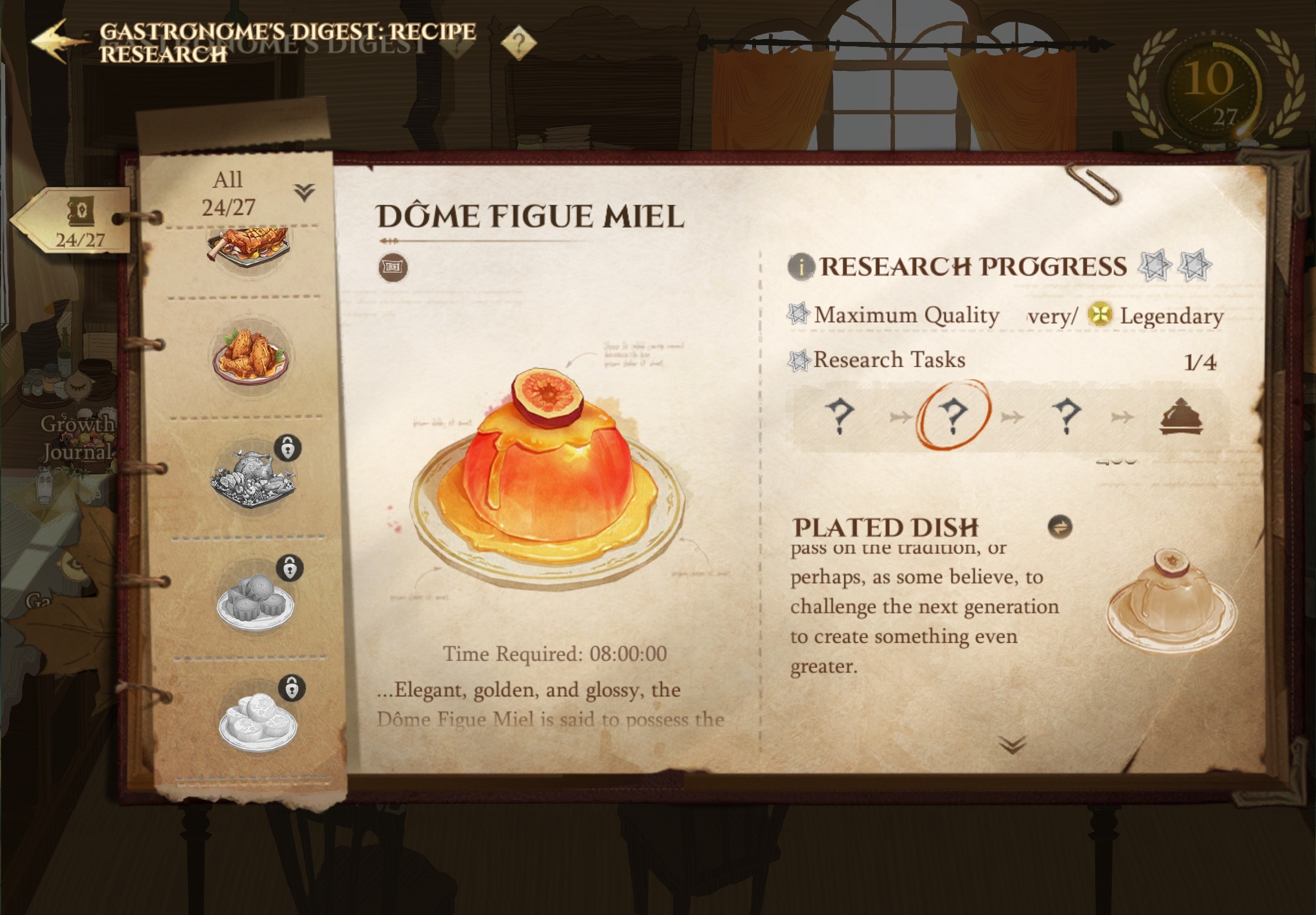Show Research Progress info icon
Viewport: 1316px width, 915px height.
coord(800,267)
